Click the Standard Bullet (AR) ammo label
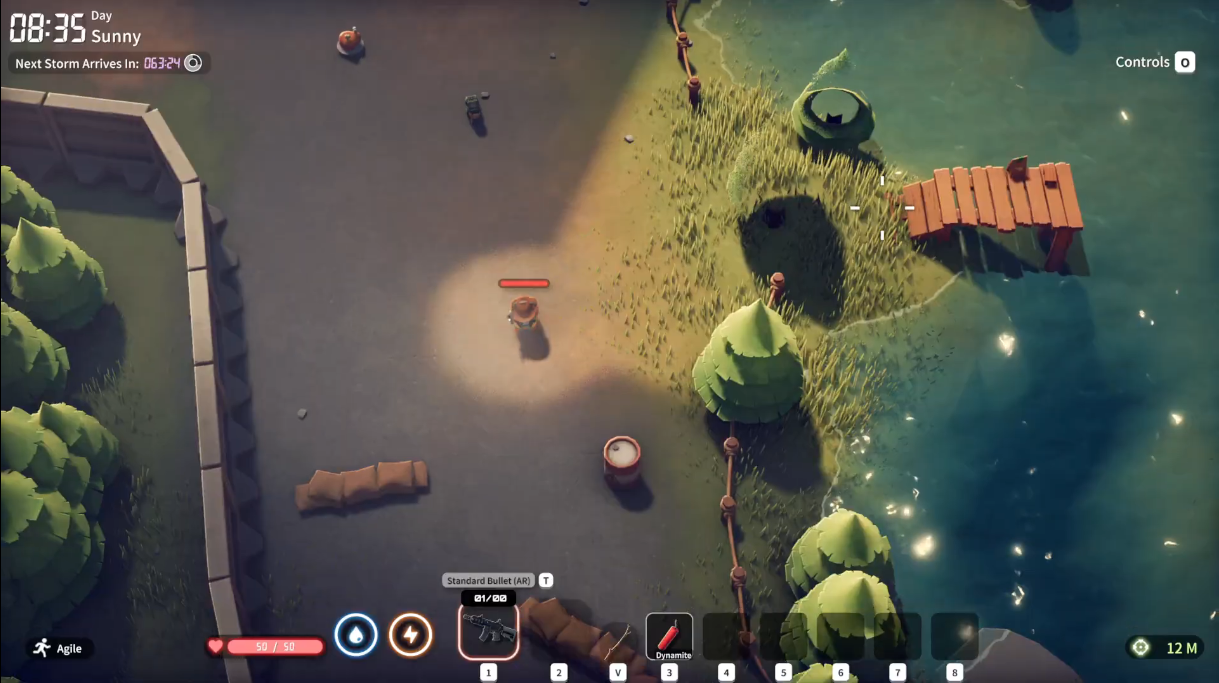This screenshot has height=683, width=1219. tap(488, 580)
